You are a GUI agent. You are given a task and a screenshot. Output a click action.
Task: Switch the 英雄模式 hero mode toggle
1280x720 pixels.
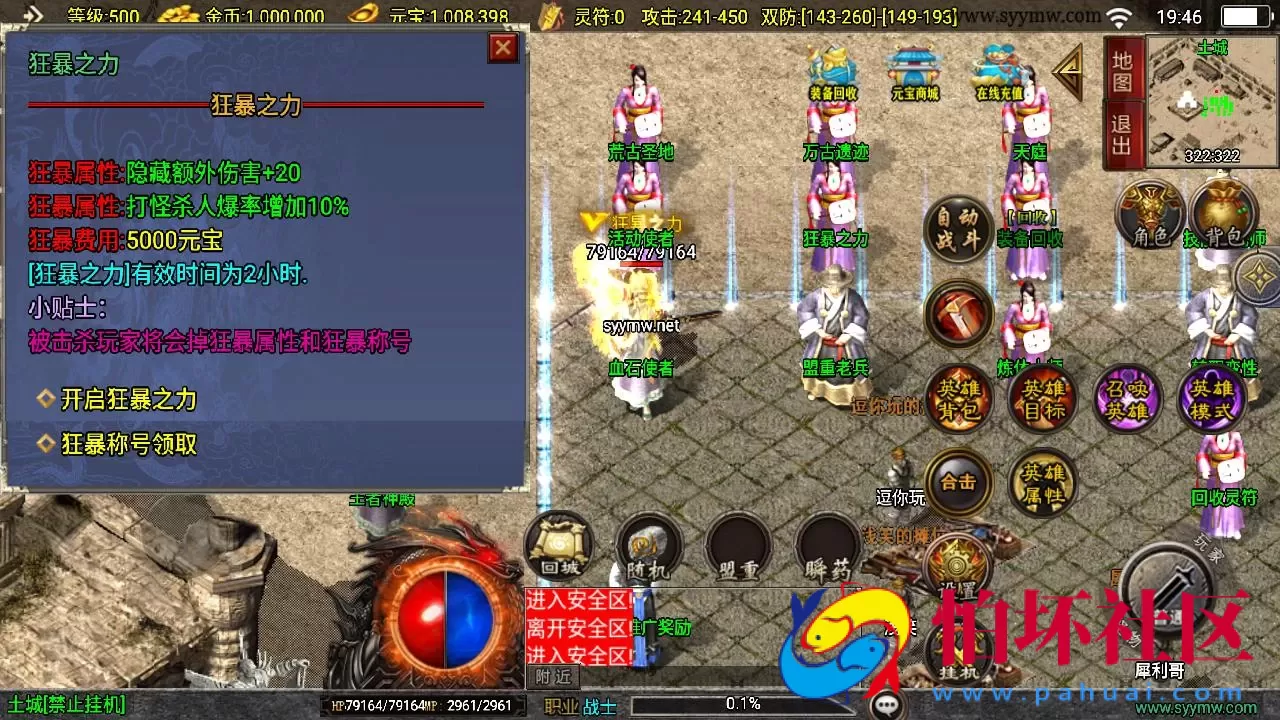(1210, 398)
